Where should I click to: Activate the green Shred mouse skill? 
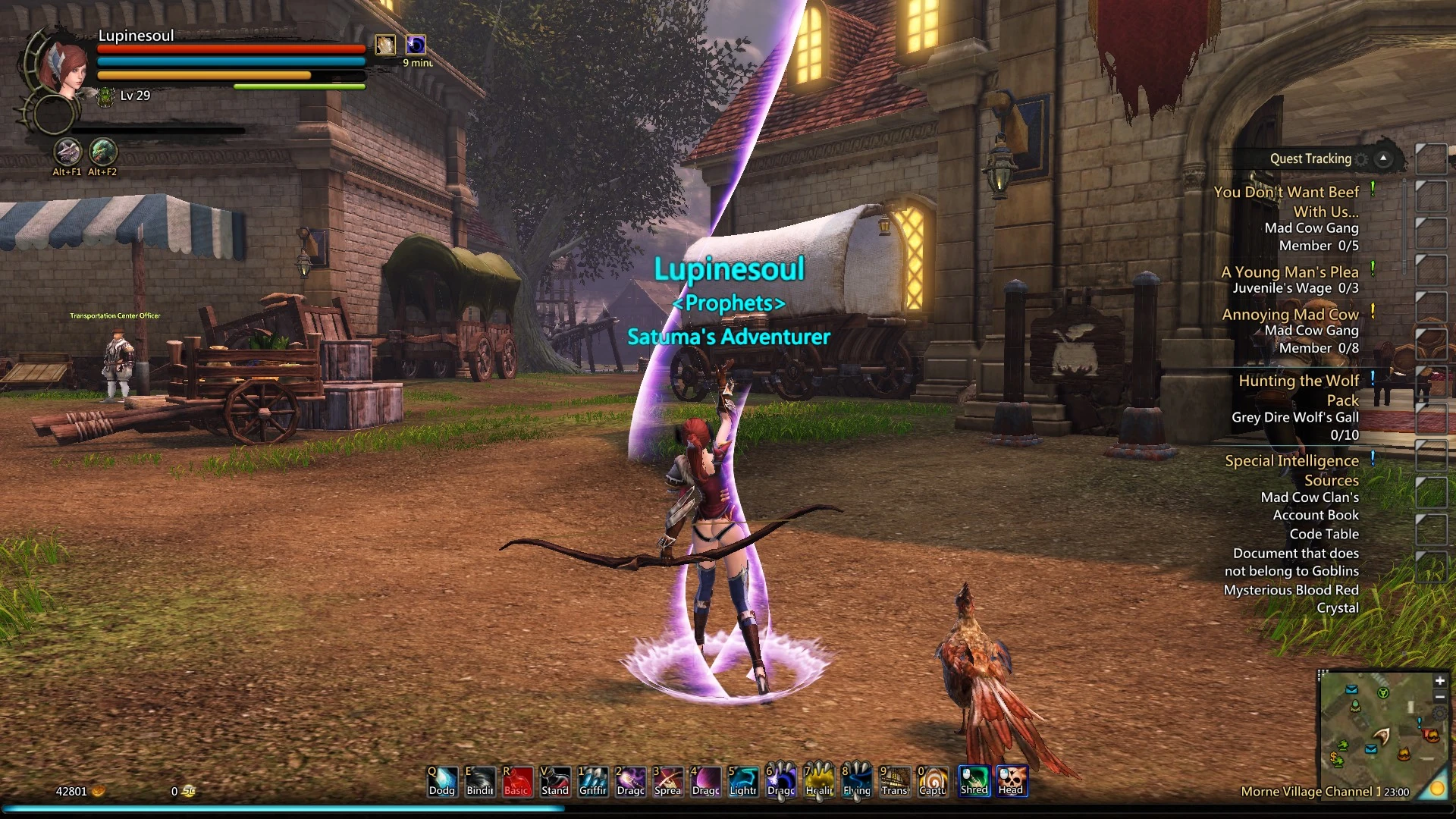tap(974, 780)
